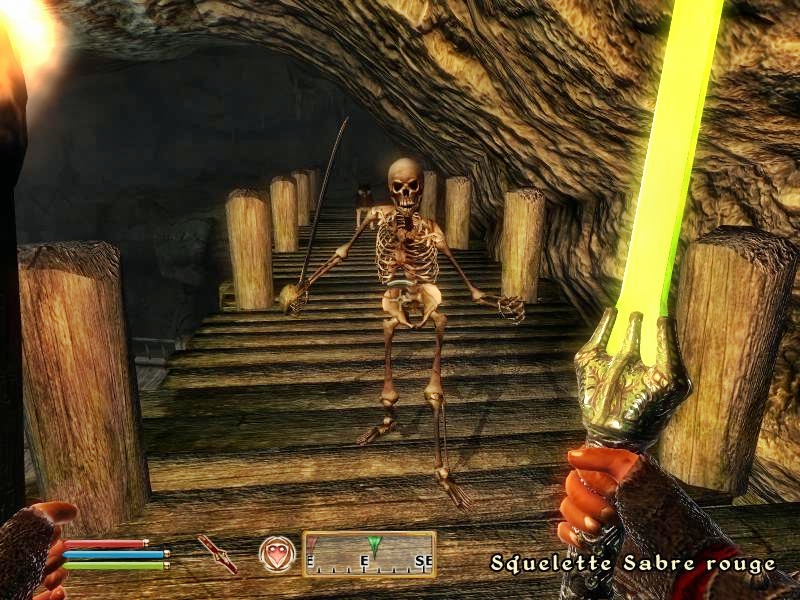Screen dimensions: 800x600
Task: Click the equipped red sabre weapon icon
Action: coord(217,553)
